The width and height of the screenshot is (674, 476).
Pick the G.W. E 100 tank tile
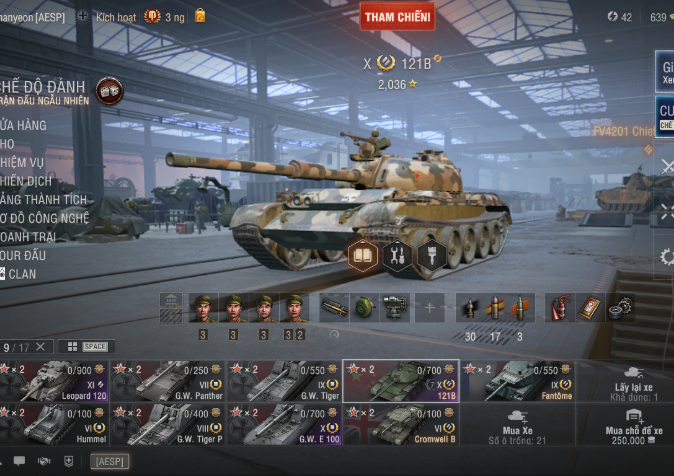(285, 424)
